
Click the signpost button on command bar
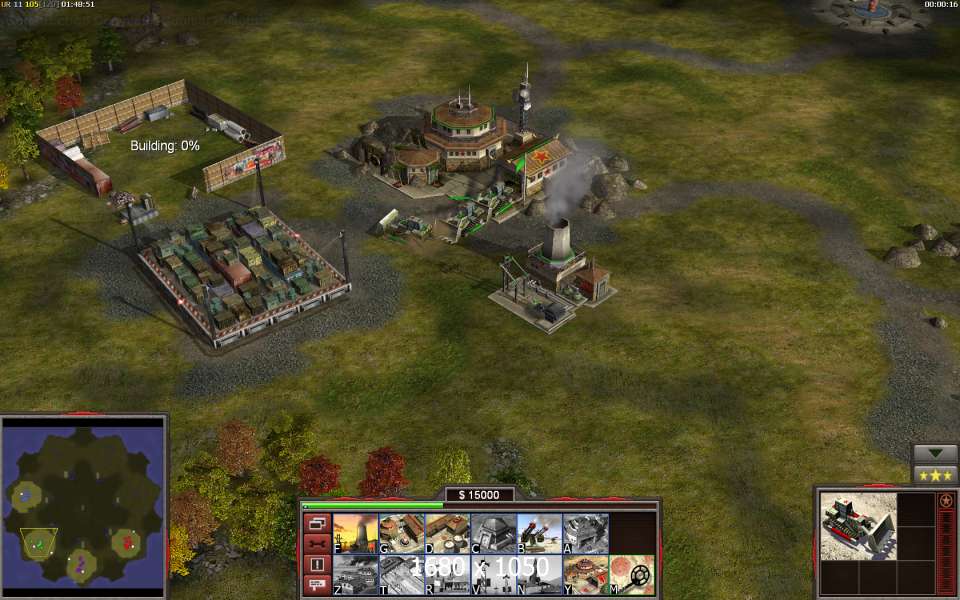317,585
